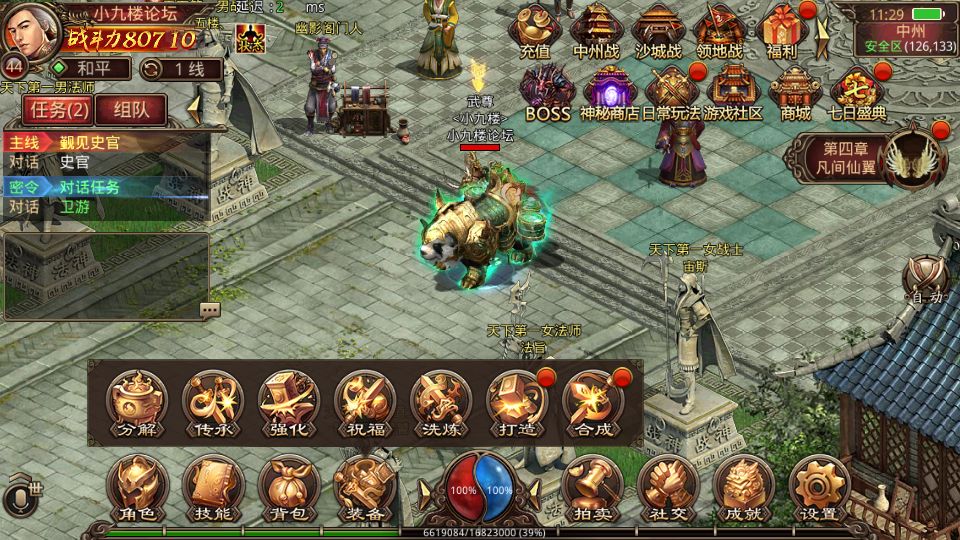Toggle the 自动 auto-combat button

925,280
